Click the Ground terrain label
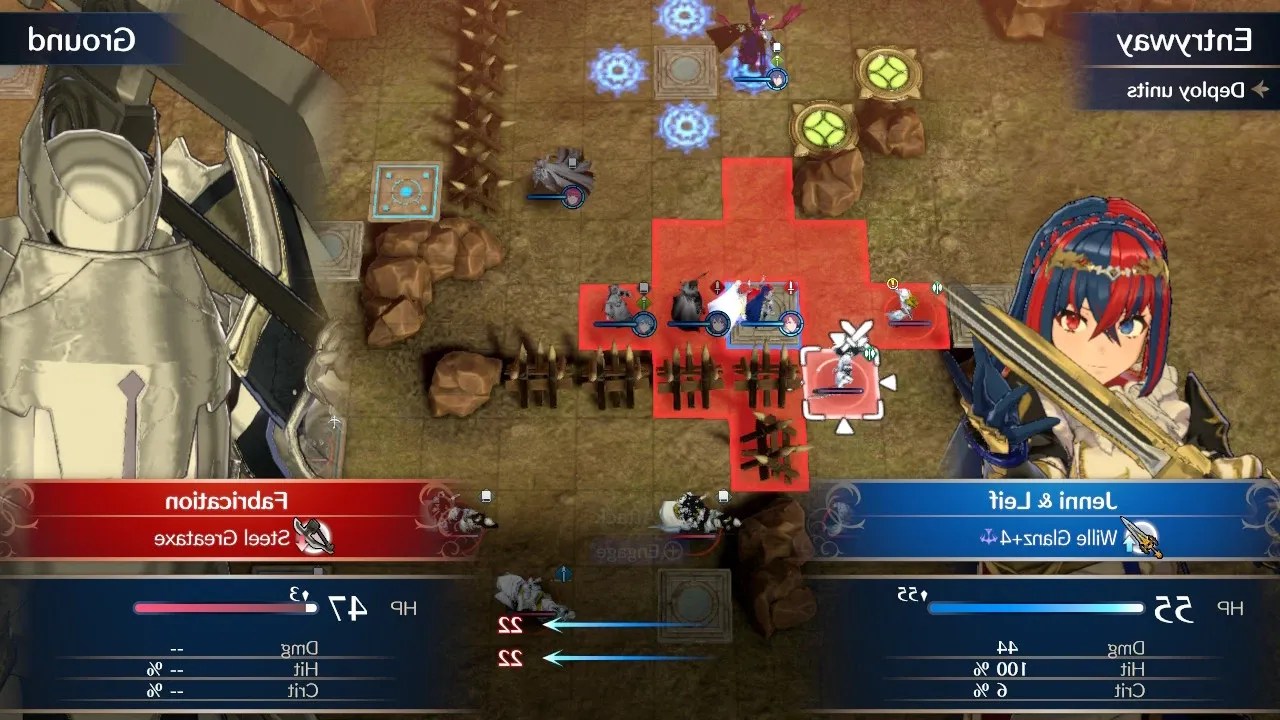The height and width of the screenshot is (720, 1280). (x=80, y=42)
